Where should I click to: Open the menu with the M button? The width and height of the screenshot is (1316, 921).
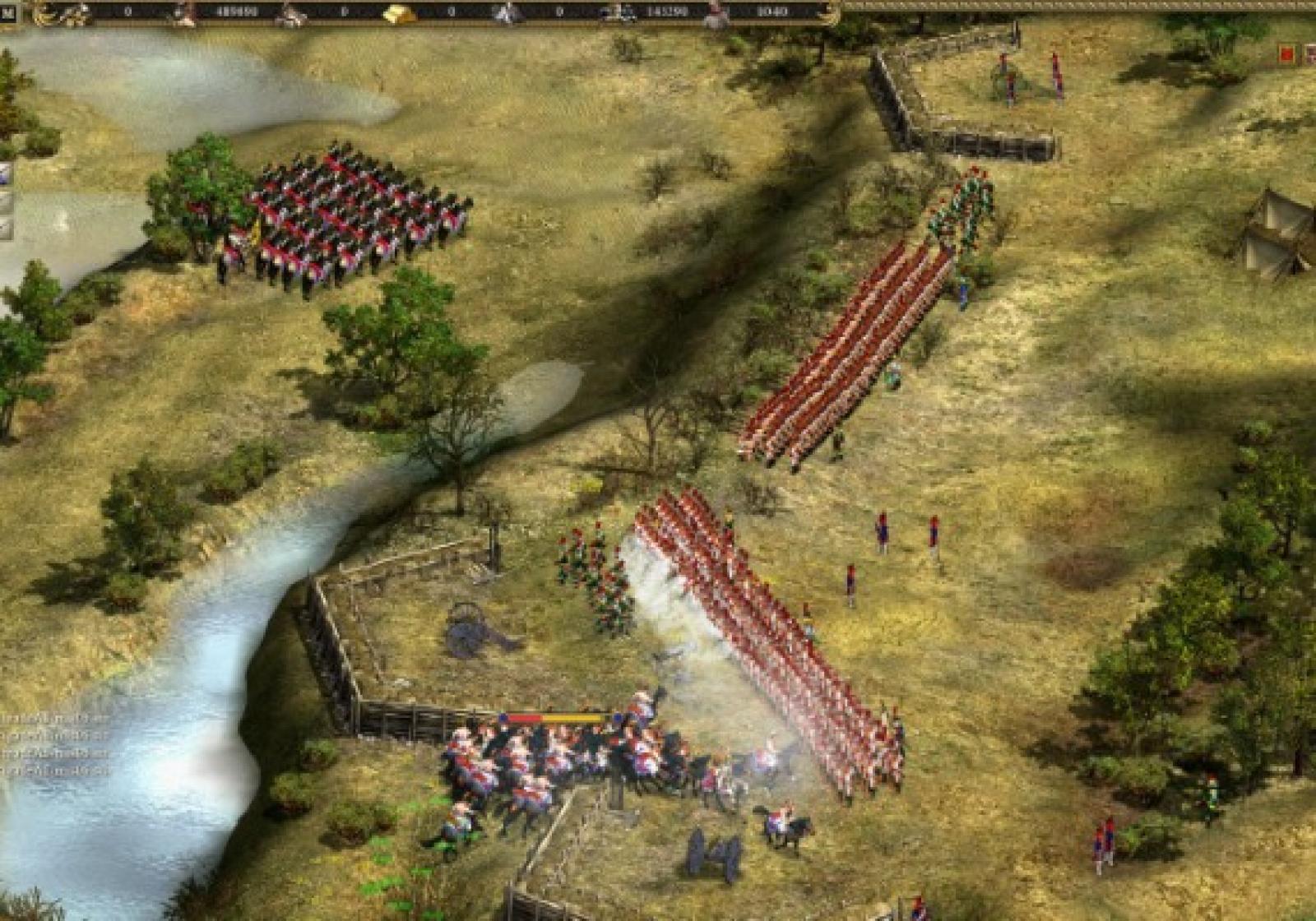[x=7, y=12]
